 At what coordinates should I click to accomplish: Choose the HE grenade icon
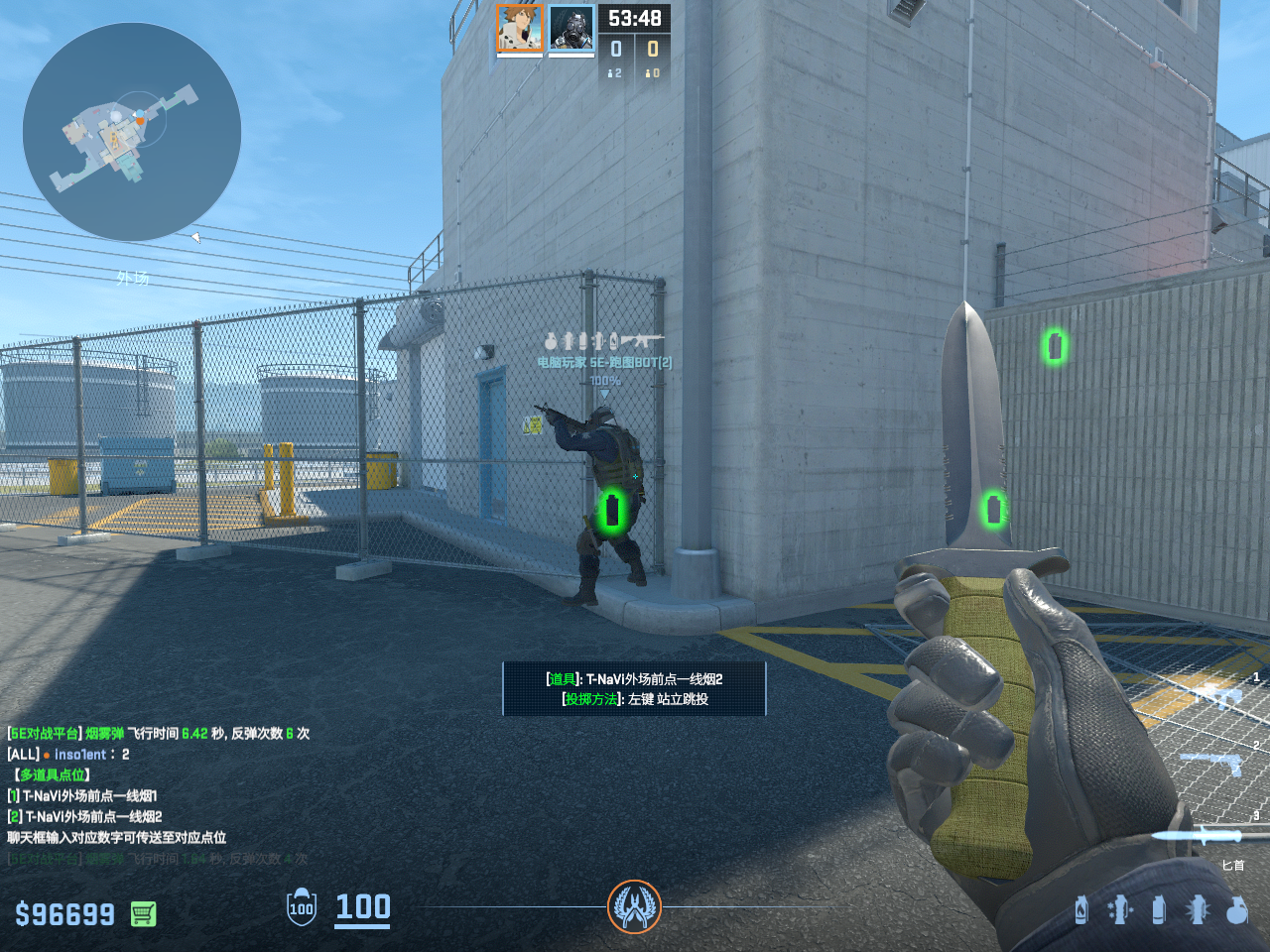(1236, 909)
